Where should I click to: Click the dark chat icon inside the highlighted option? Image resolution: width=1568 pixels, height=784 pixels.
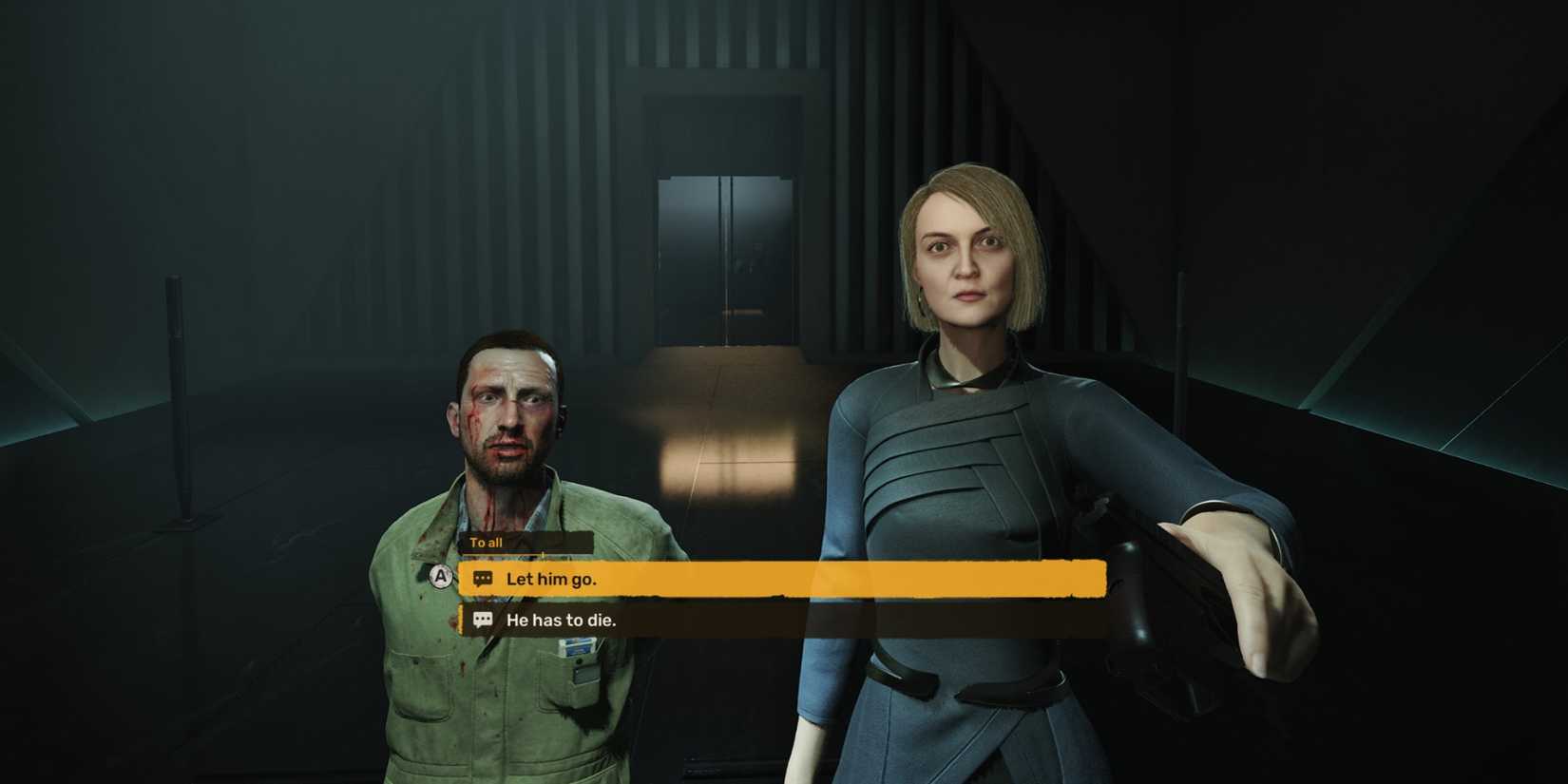483,577
